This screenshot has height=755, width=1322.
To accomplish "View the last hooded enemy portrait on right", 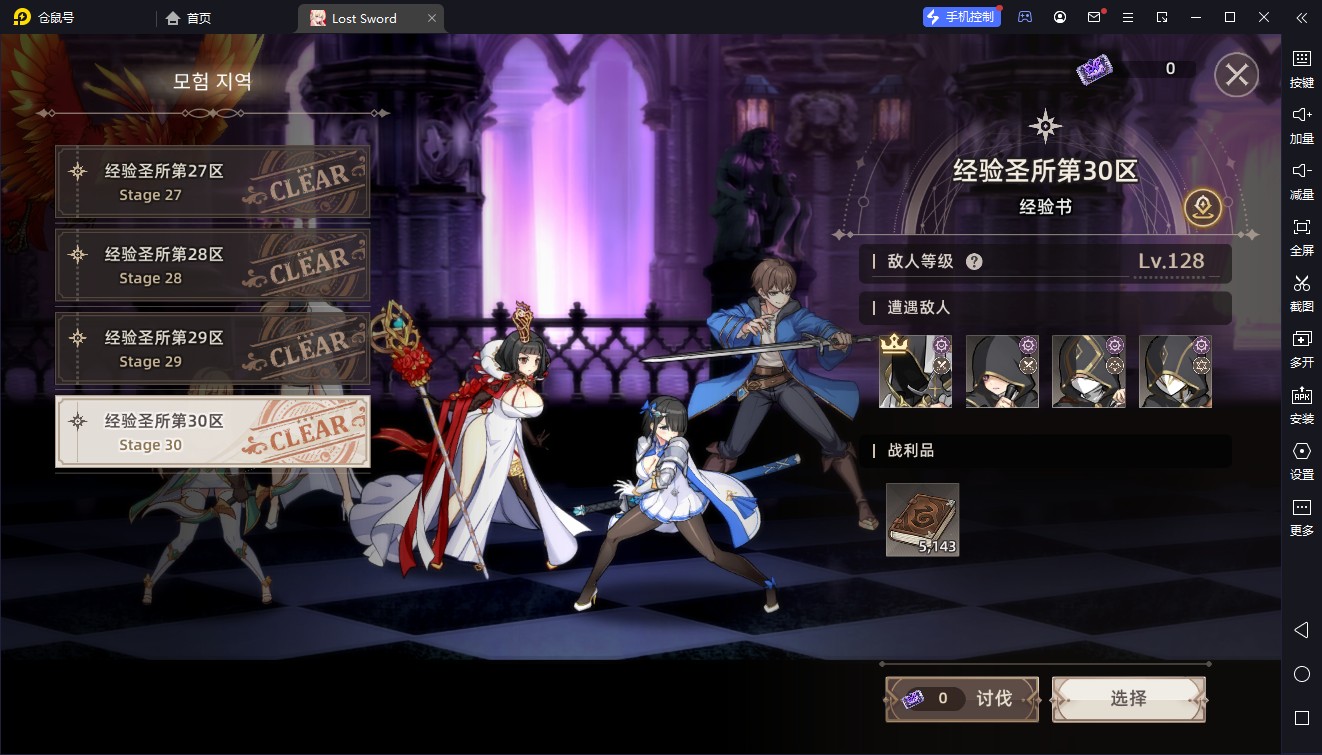I will coord(1175,371).
